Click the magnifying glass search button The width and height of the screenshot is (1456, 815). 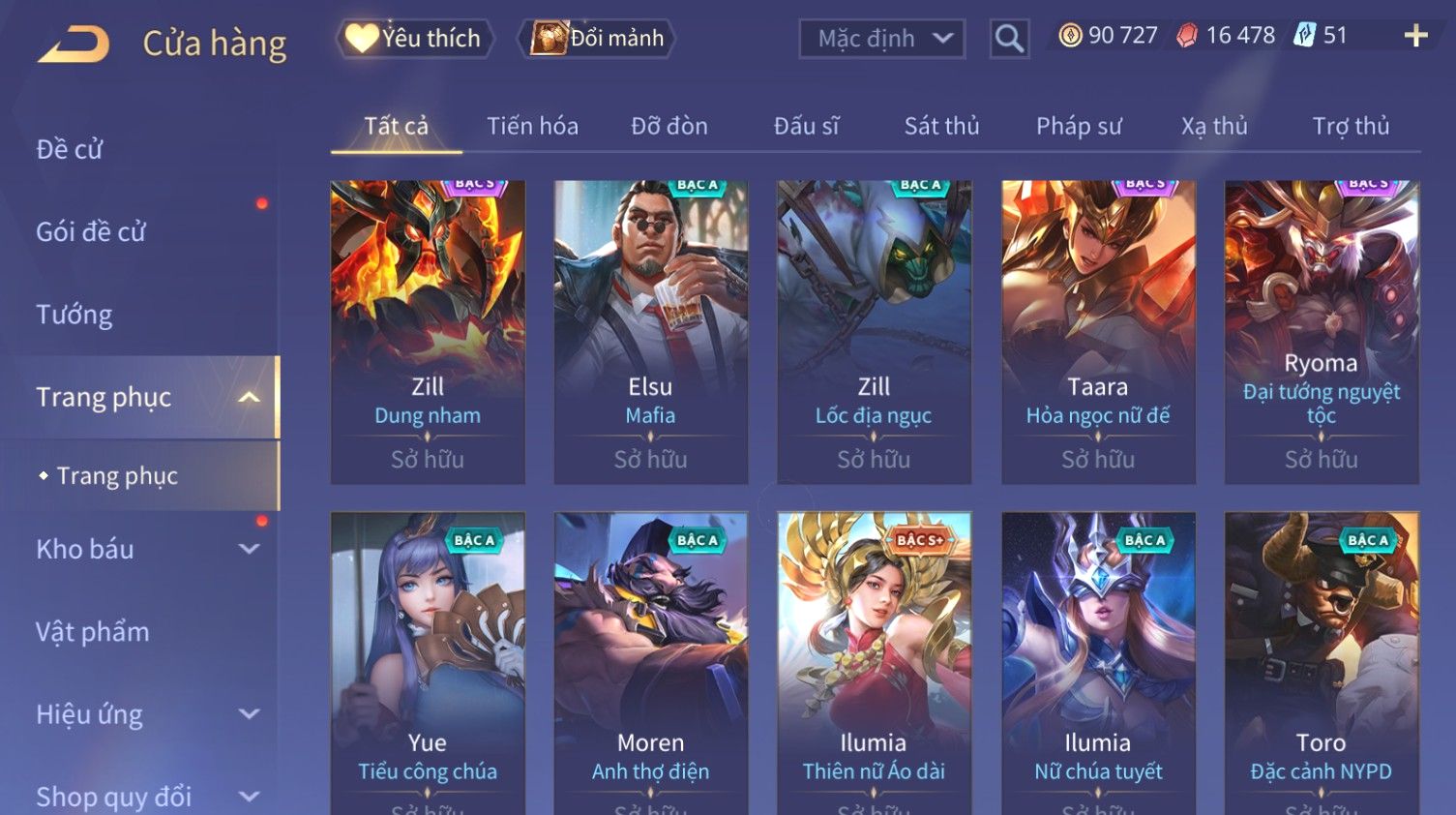[x=1008, y=39]
